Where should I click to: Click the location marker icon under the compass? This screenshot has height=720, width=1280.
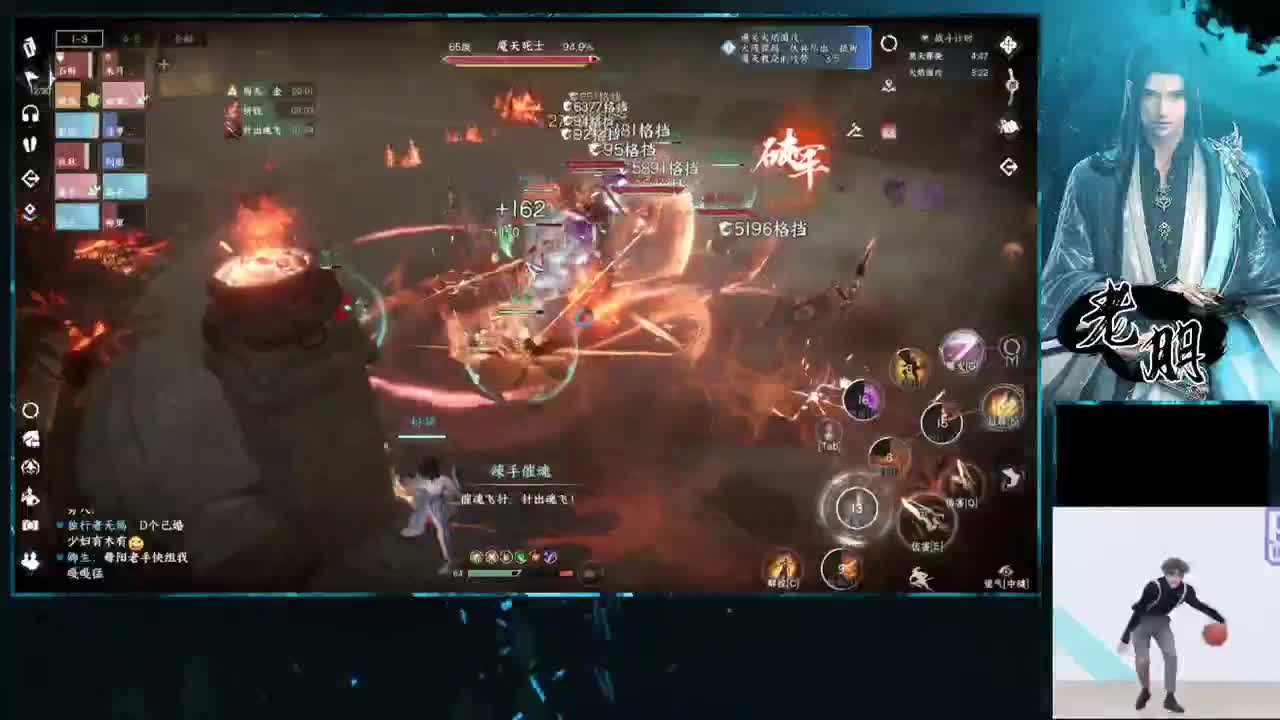coord(889,86)
